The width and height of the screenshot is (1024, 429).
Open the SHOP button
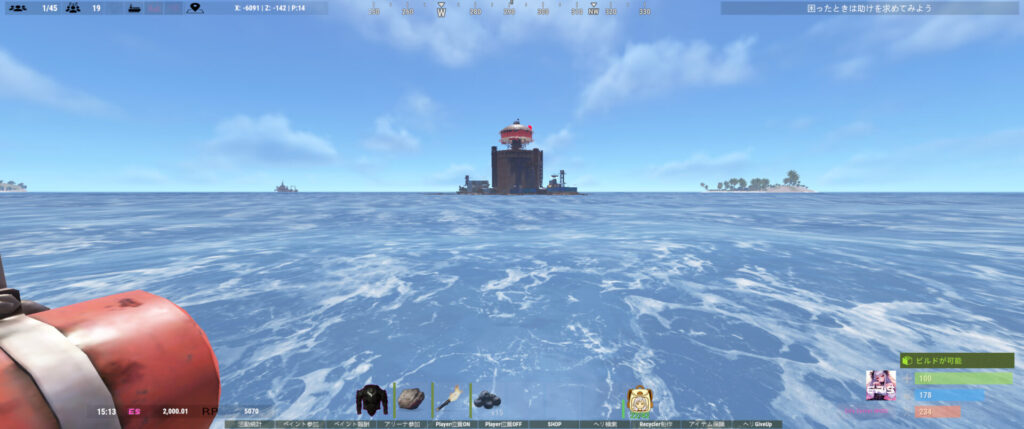pos(555,424)
